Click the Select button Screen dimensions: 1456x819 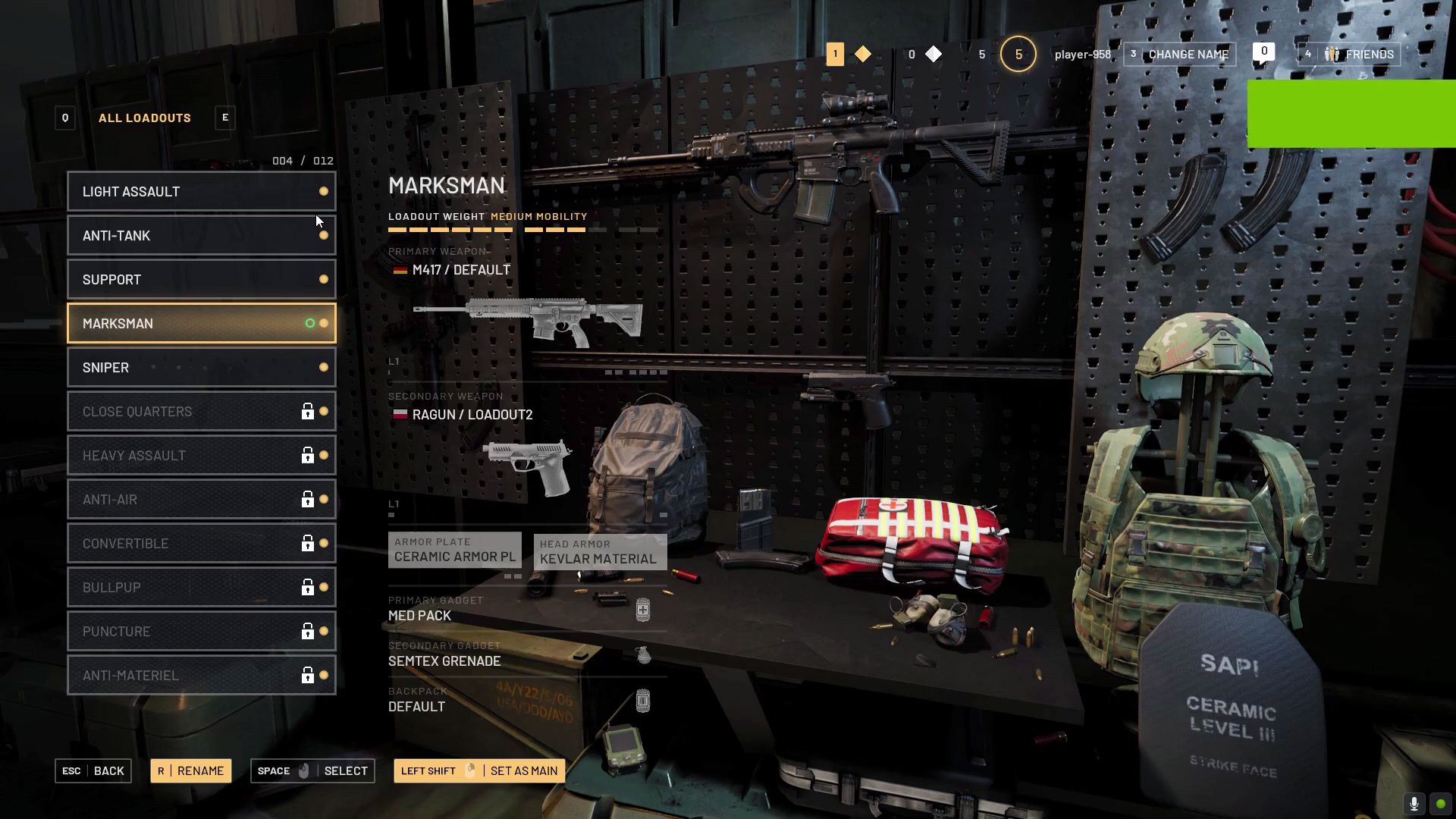point(312,771)
